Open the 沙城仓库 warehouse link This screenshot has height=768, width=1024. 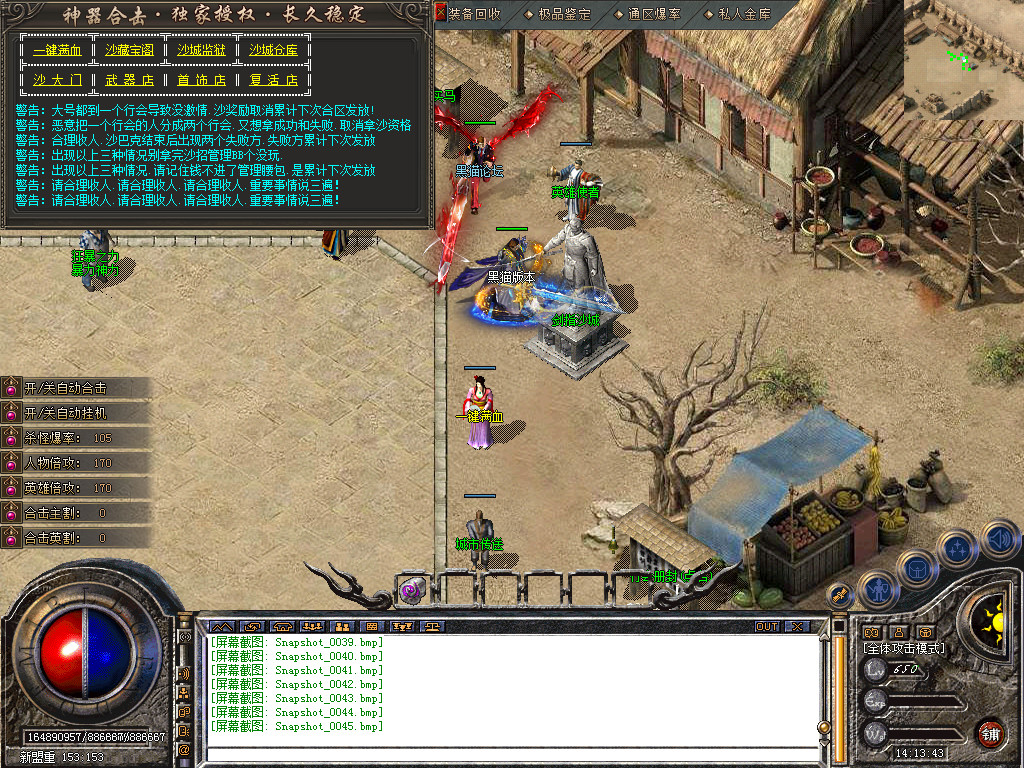click(274, 50)
